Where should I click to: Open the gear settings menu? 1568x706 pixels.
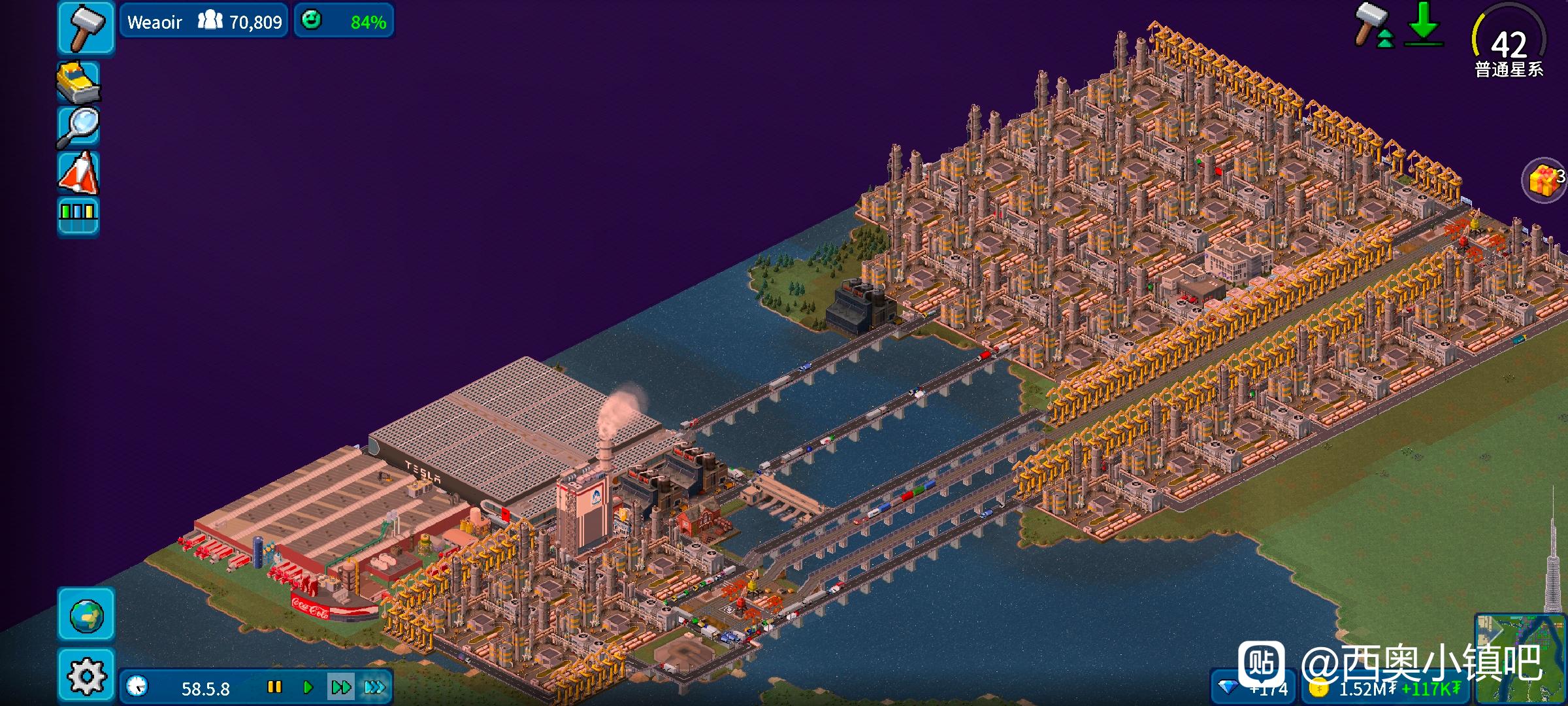pos(86,675)
